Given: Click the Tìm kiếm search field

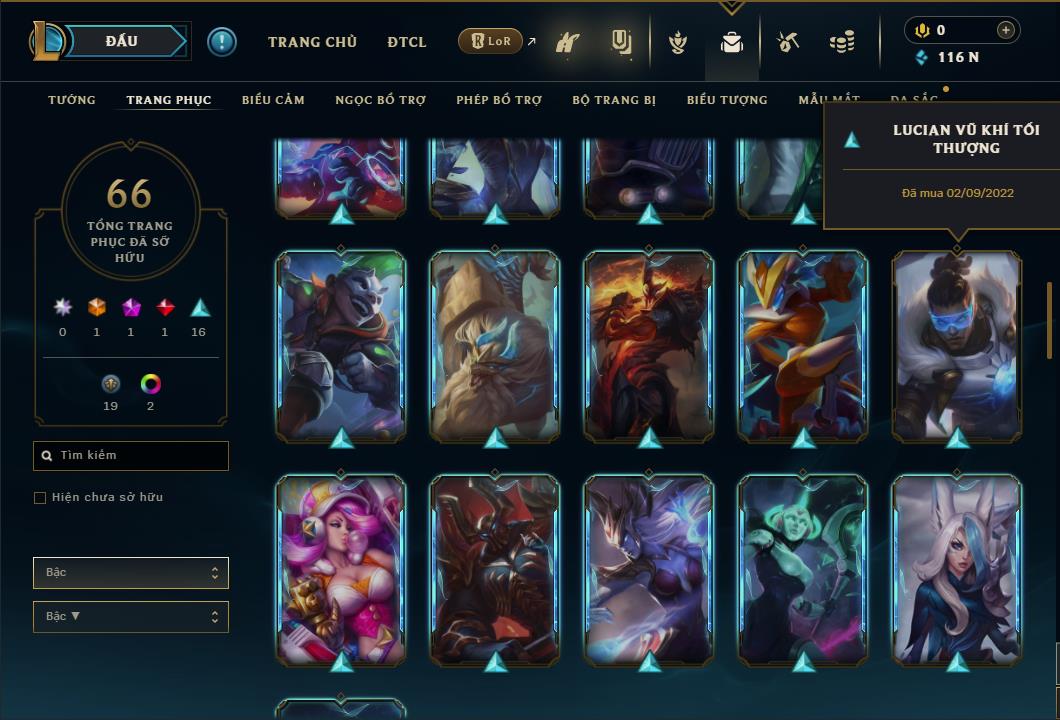Looking at the screenshot, I should 131,456.
